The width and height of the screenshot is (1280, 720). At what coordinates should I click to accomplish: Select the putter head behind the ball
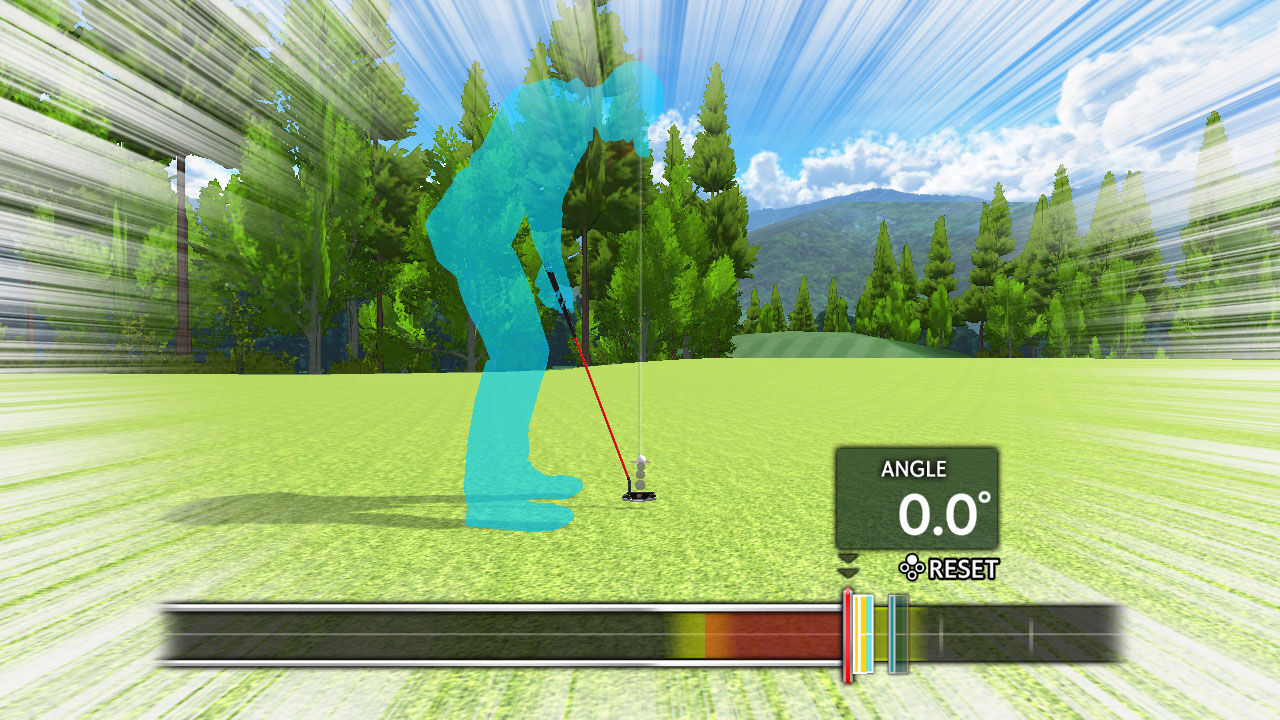coord(639,496)
